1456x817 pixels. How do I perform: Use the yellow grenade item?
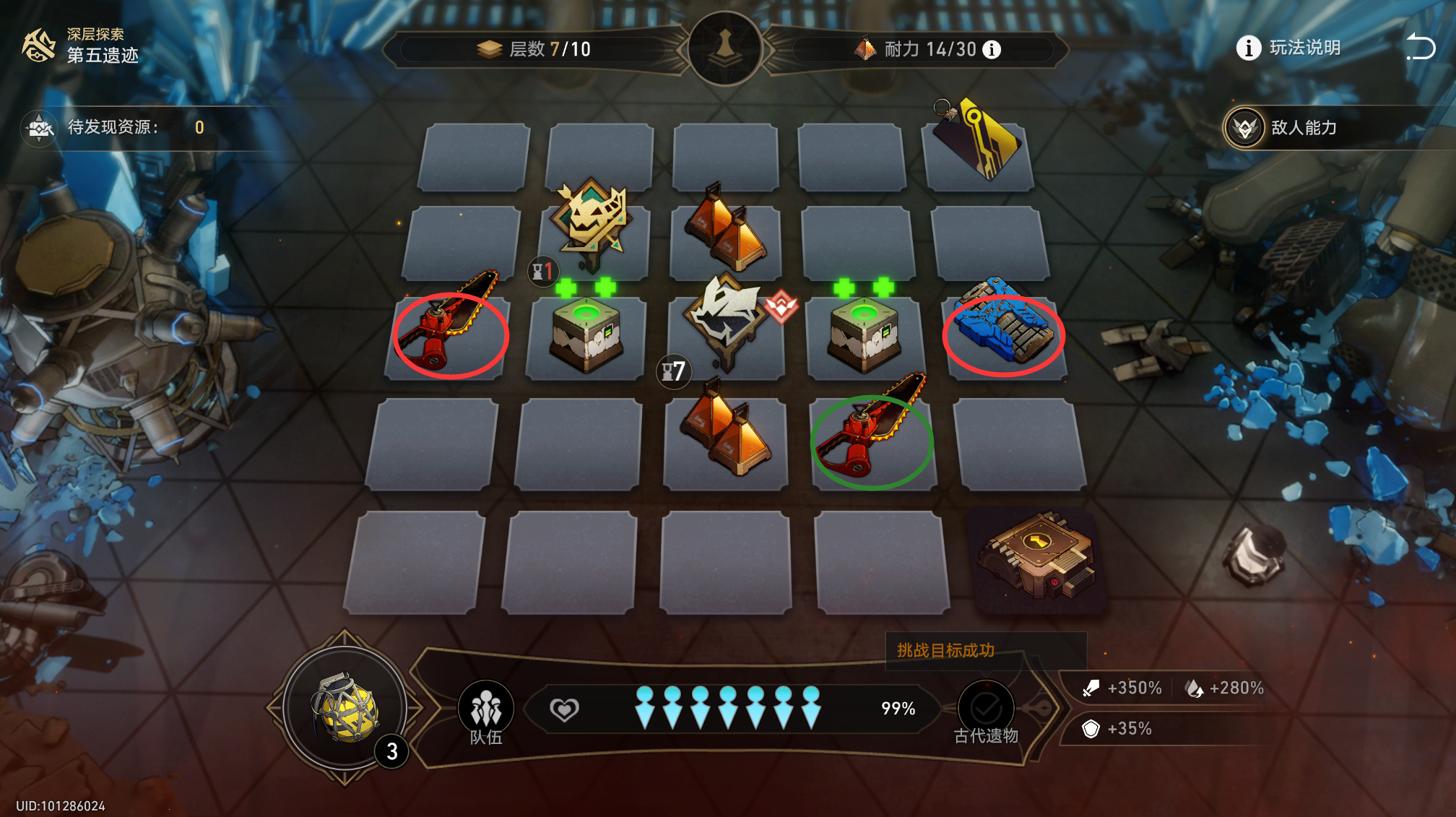[345, 708]
